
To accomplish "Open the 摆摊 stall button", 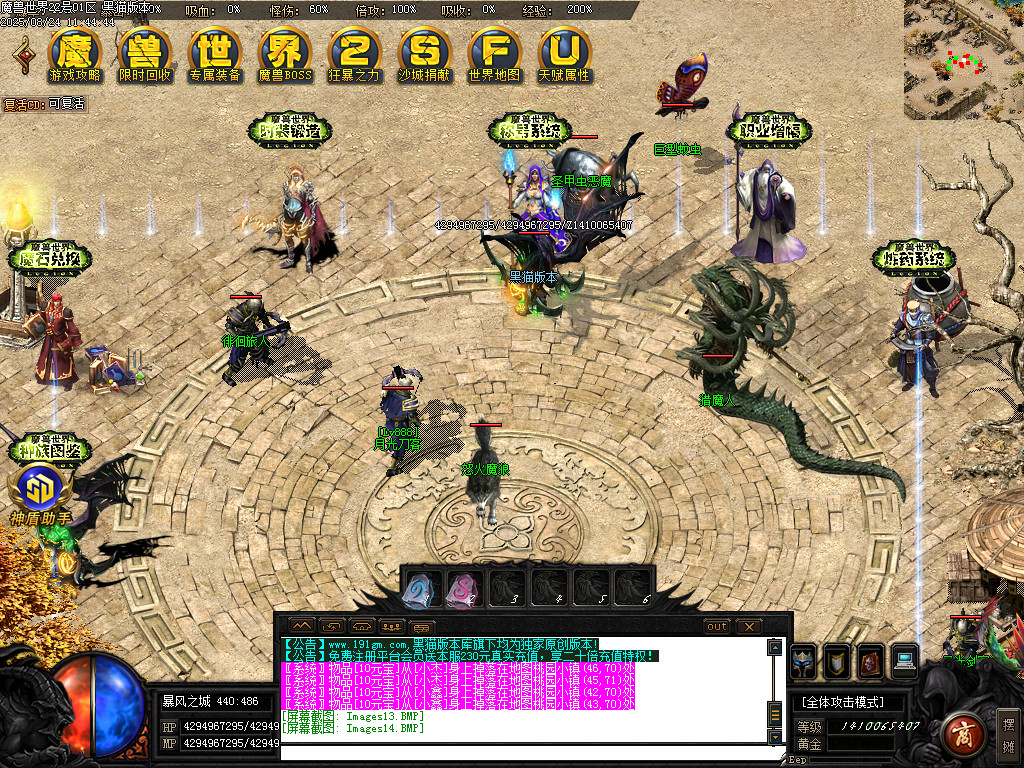I will pos(1008,733).
